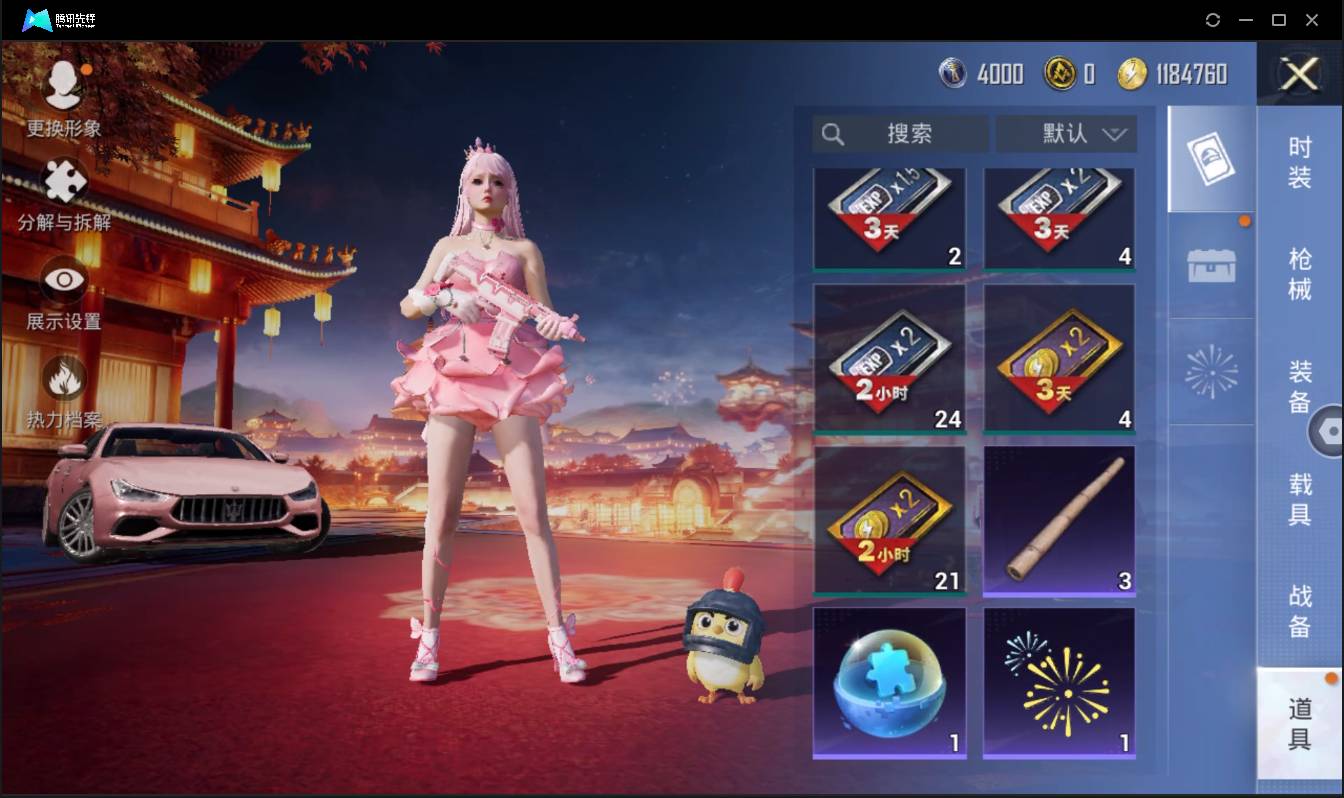This screenshot has height=798, width=1344.
Task: Select the 分解与拆解 decompose option
Action: [x=62, y=200]
